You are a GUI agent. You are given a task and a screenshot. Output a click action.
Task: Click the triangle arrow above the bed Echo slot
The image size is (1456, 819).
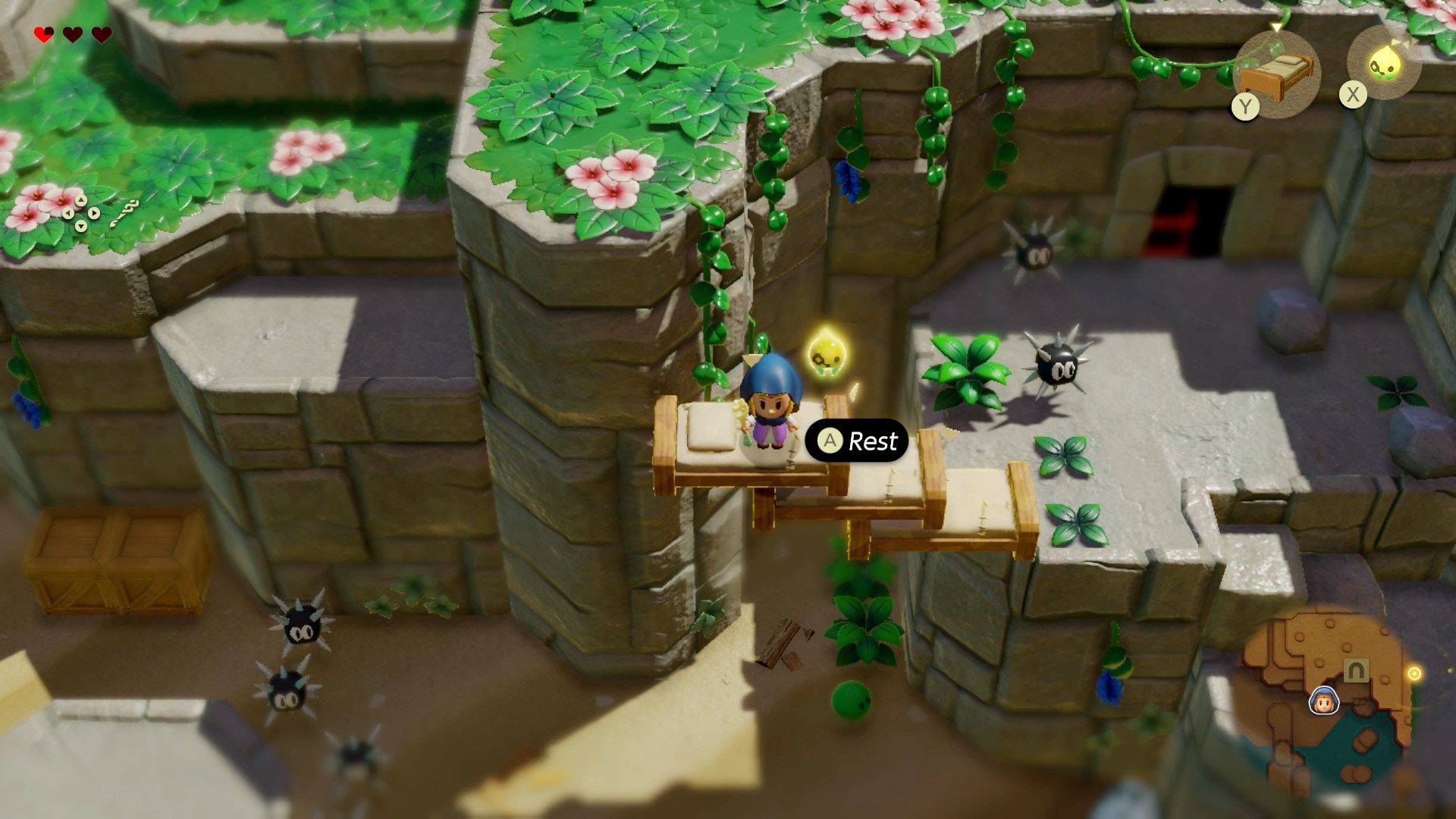click(x=1276, y=27)
